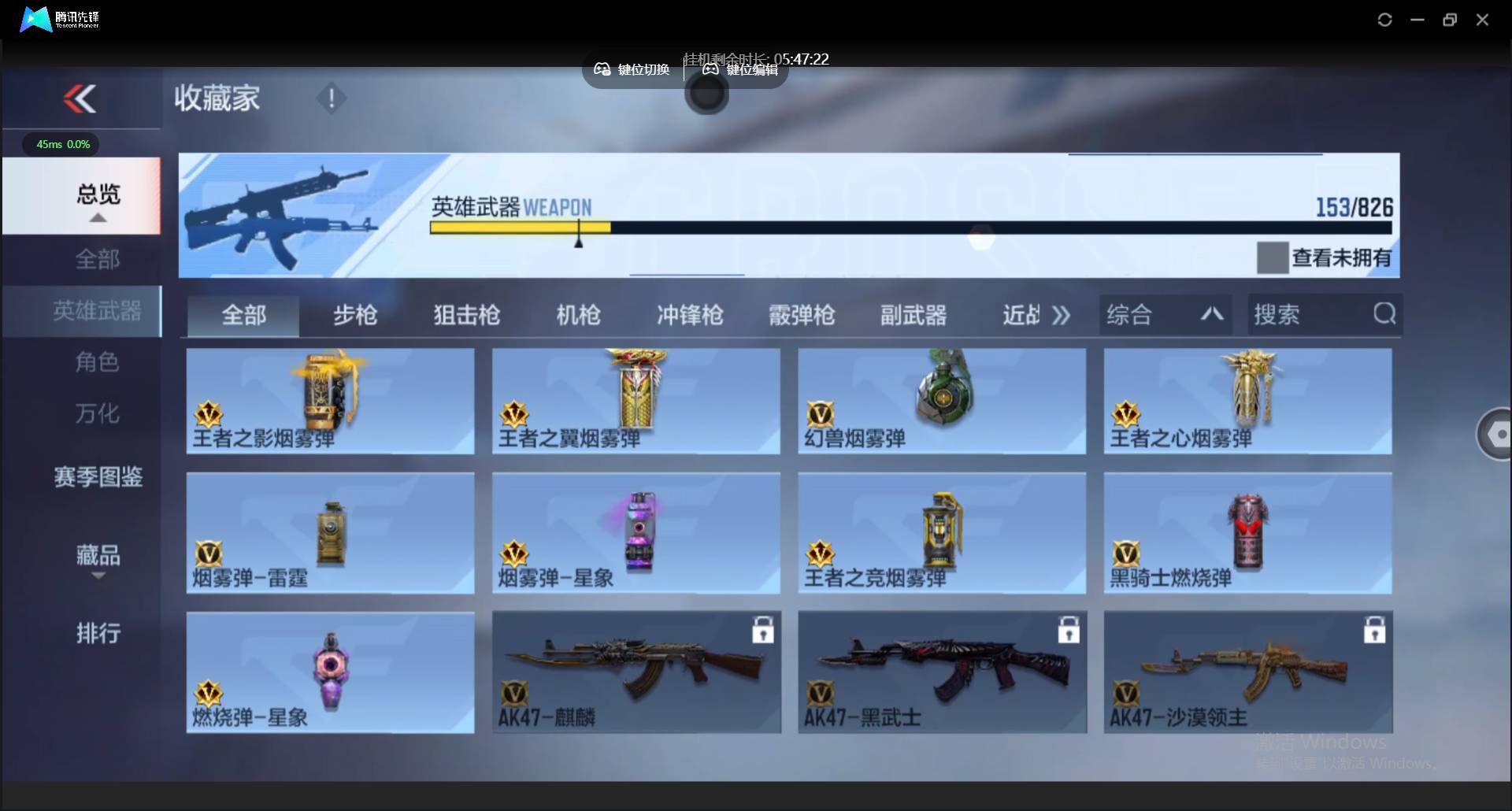Image resolution: width=1512 pixels, height=811 pixels.
Task: Collapse the 综合 sort dropdown
Action: [x=1211, y=314]
